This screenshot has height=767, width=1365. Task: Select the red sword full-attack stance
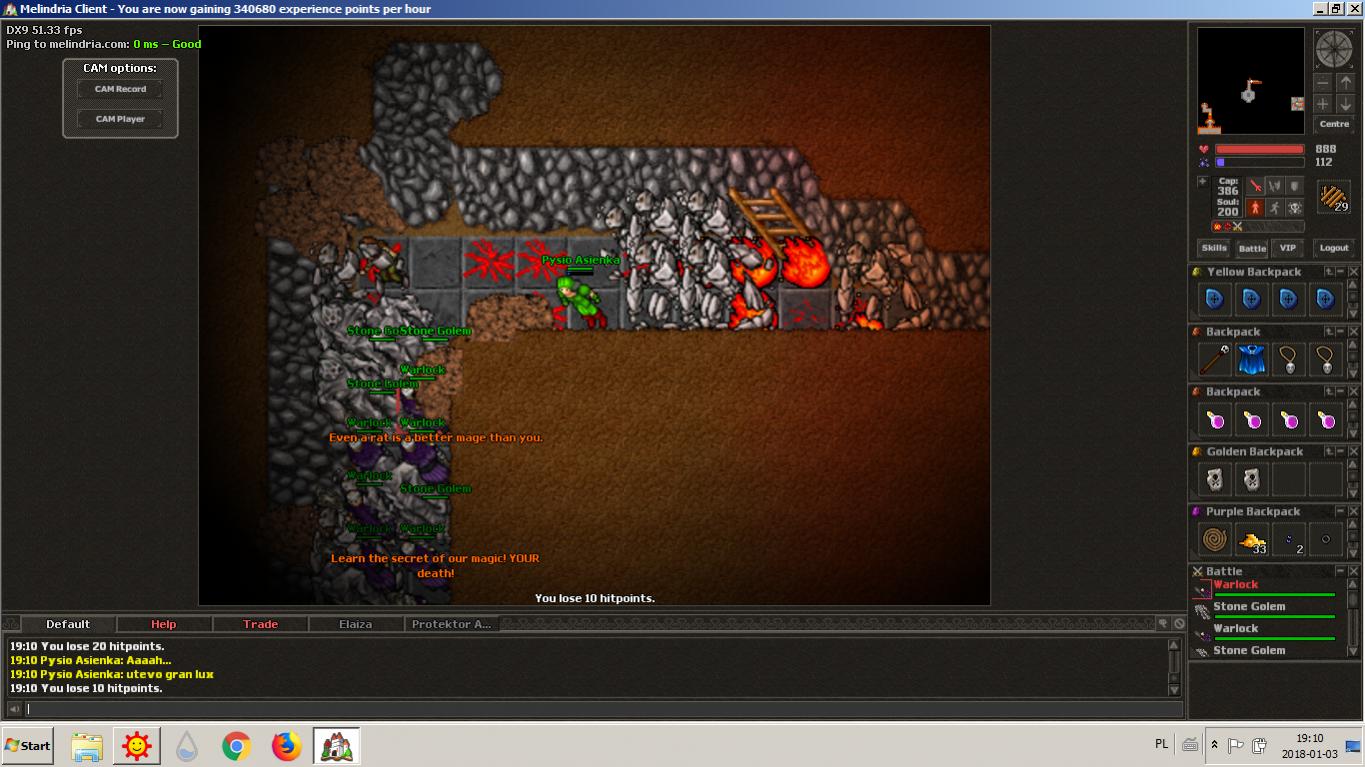tap(1254, 186)
